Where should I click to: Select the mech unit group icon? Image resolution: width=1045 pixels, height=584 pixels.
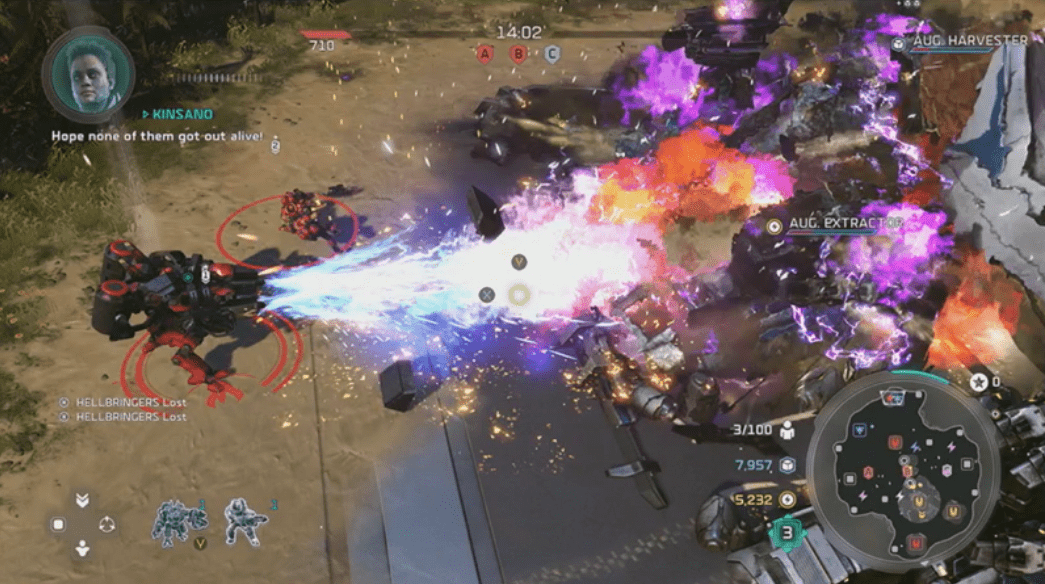point(180,522)
